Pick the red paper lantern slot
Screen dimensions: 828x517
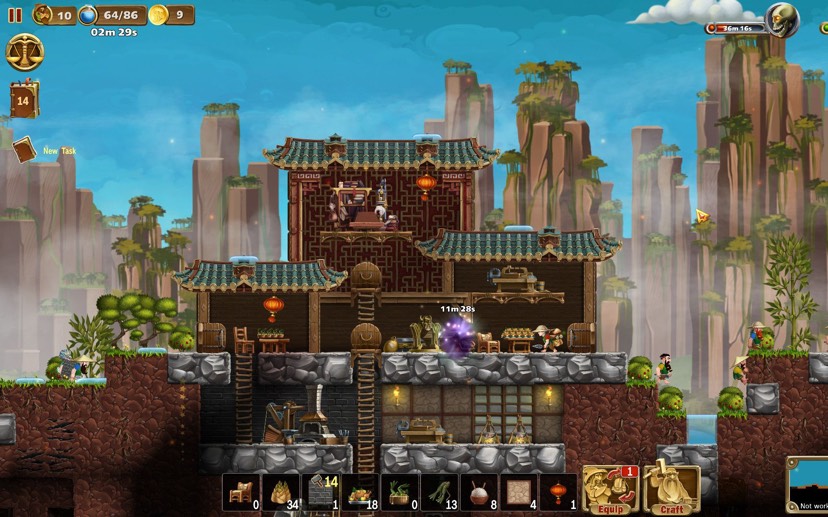pyautogui.click(x=558, y=492)
